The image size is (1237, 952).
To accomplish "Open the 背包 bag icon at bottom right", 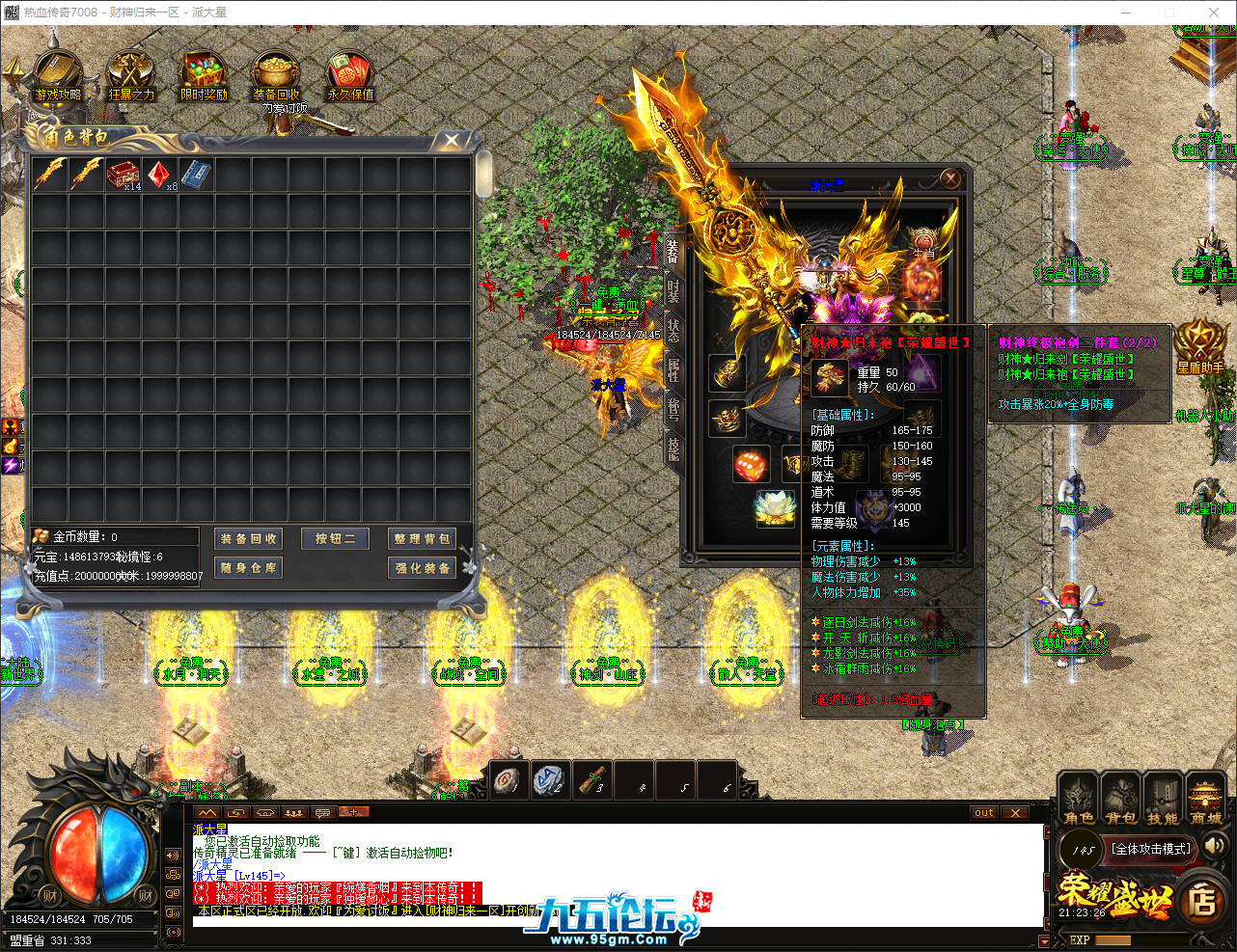I will coord(1119,801).
